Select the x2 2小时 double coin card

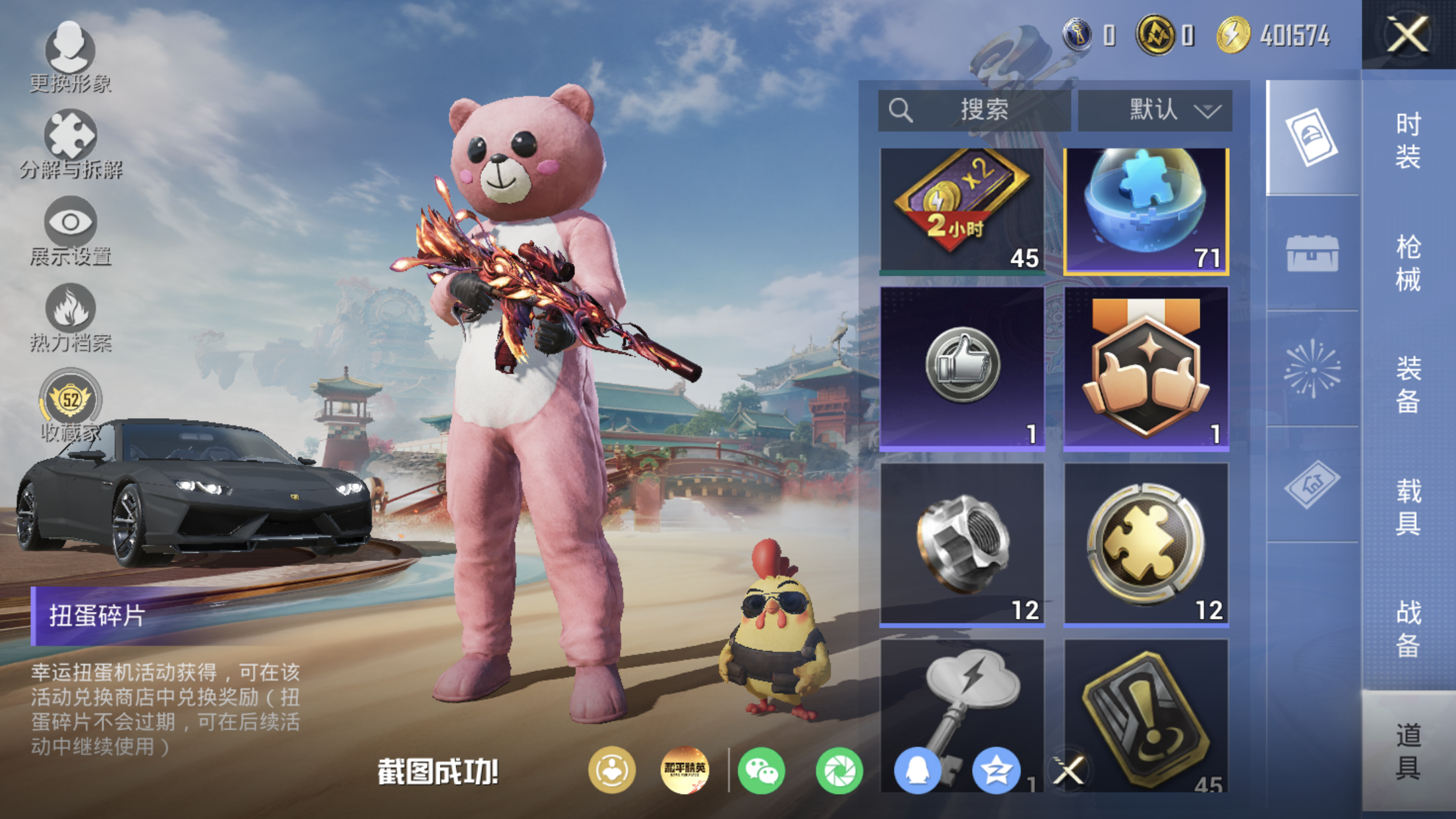[x=962, y=210]
